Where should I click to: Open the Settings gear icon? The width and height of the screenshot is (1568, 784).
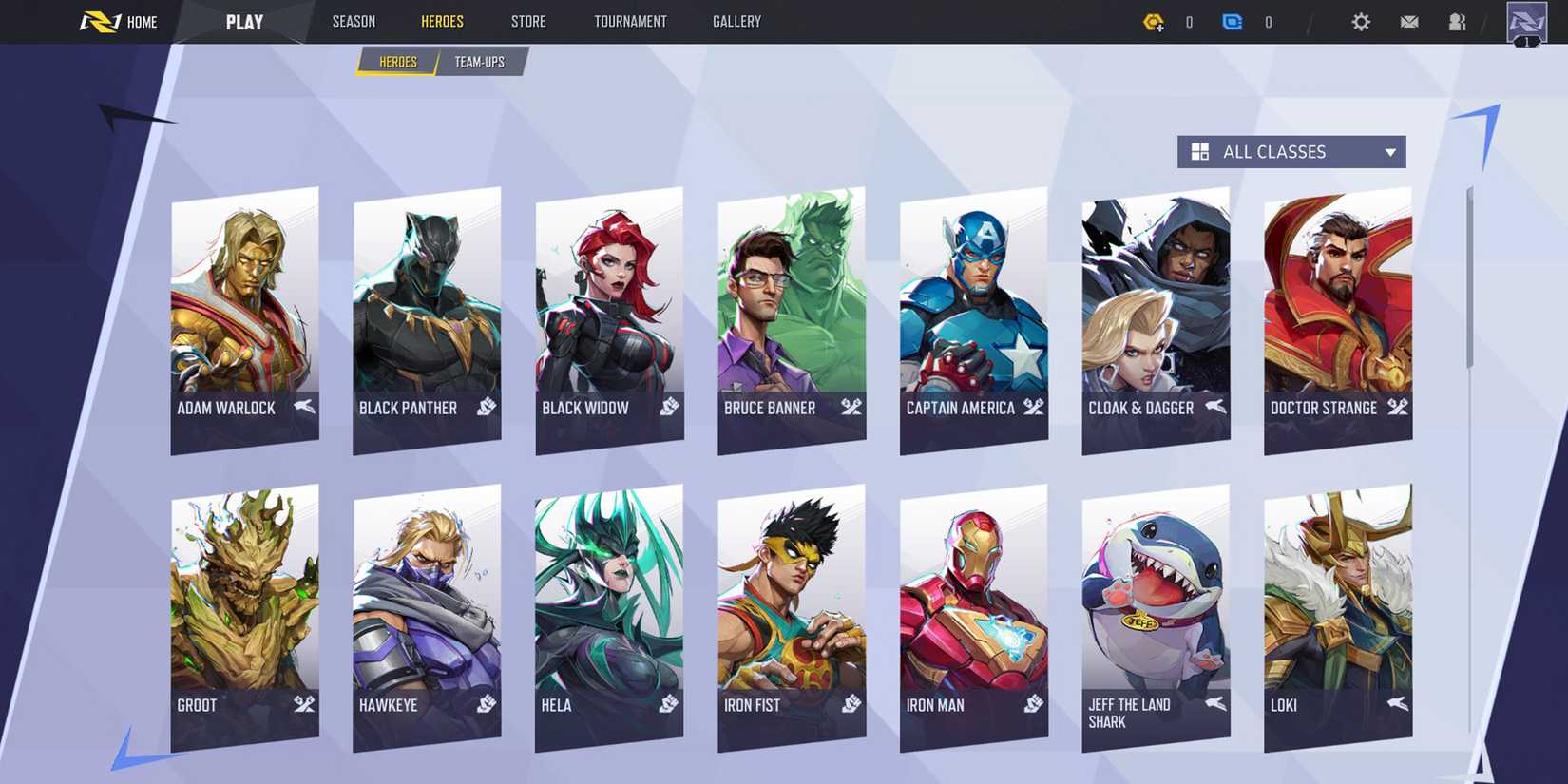click(x=1361, y=21)
